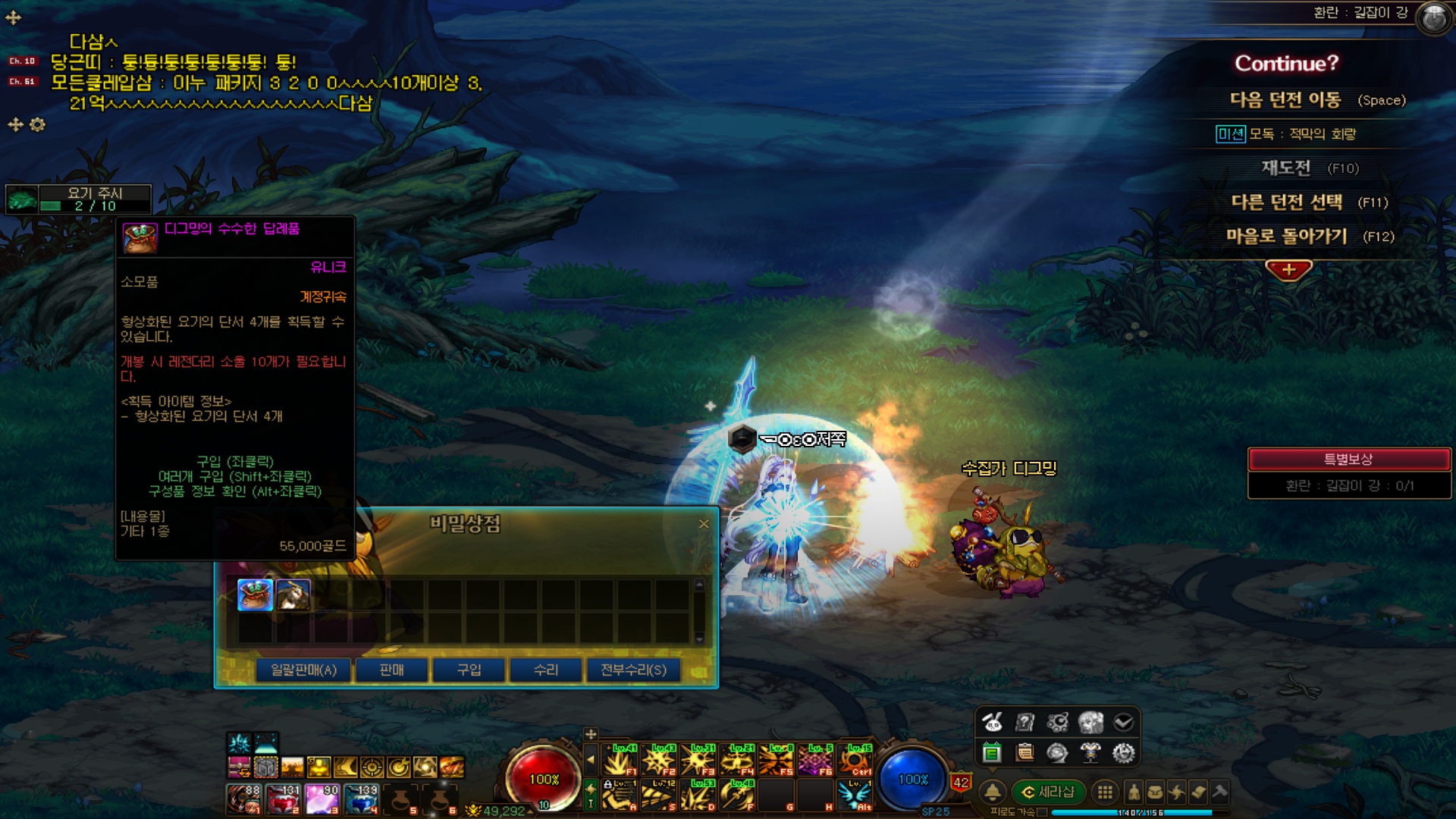This screenshot has width=1456, height=819.
Task: Click the 전부수리(S) repair all button
Action: pyautogui.click(x=633, y=670)
